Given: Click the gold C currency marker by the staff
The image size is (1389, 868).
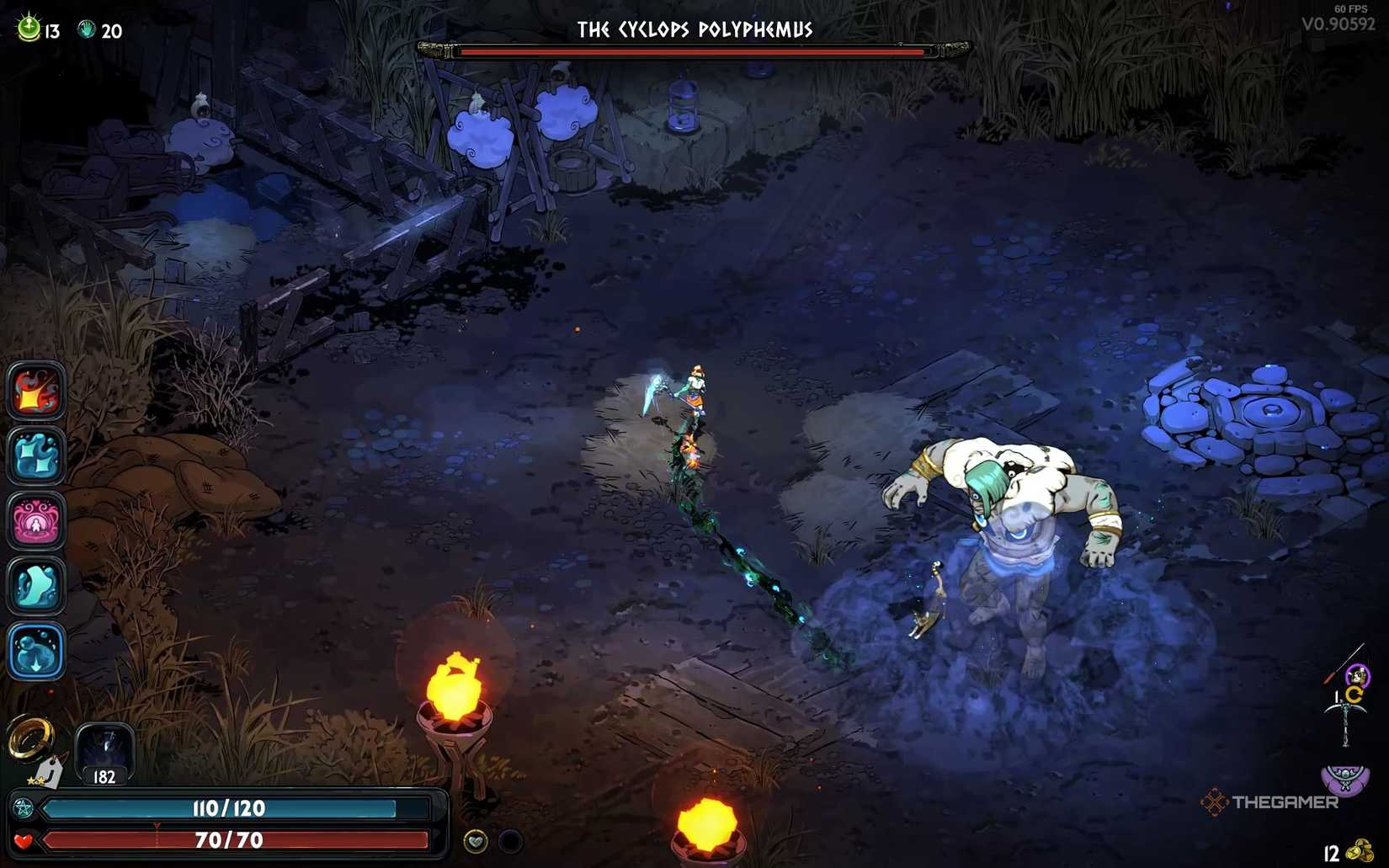Looking at the screenshot, I should coord(1354,693).
